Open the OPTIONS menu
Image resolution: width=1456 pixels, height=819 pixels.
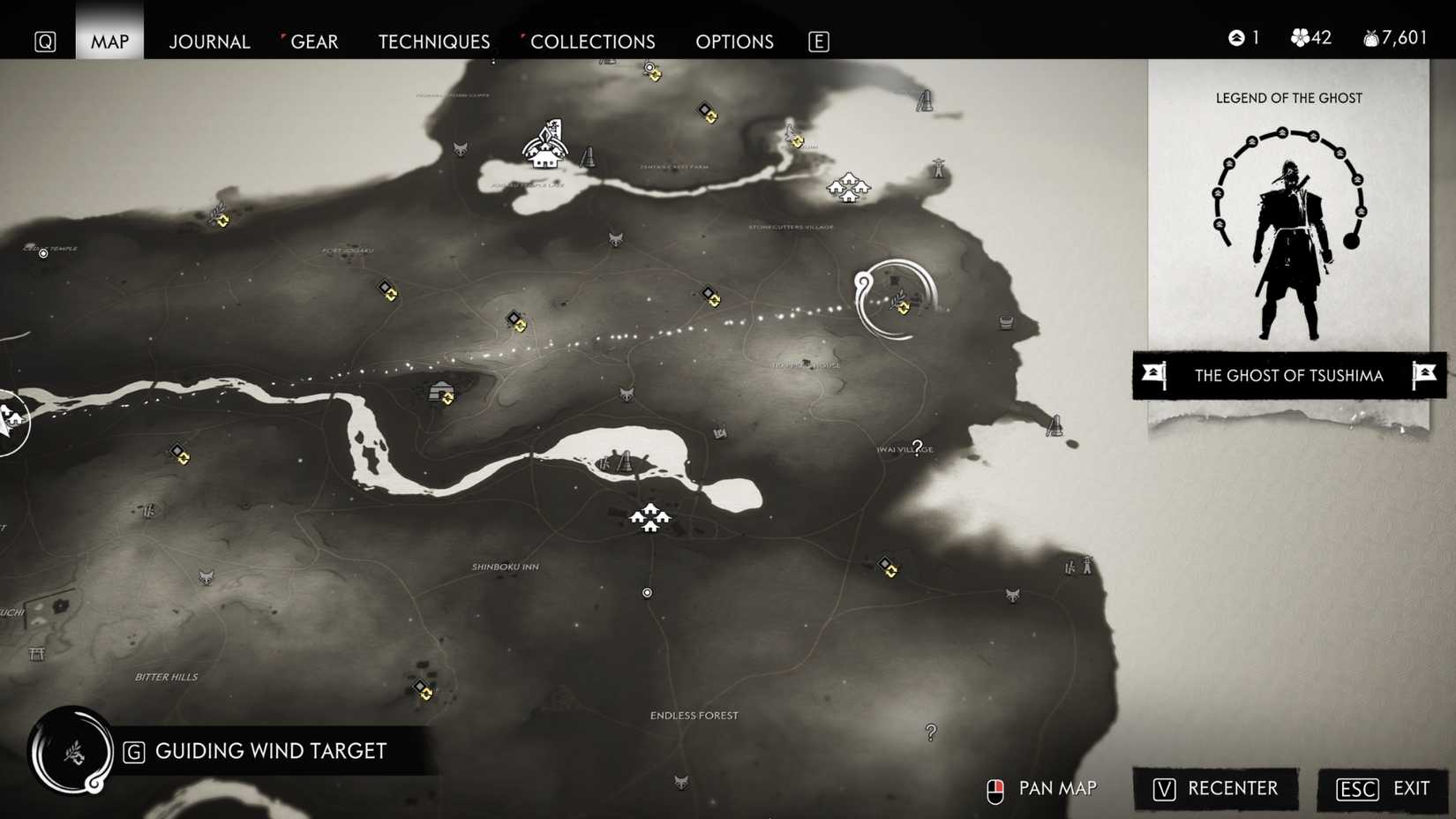(x=734, y=41)
